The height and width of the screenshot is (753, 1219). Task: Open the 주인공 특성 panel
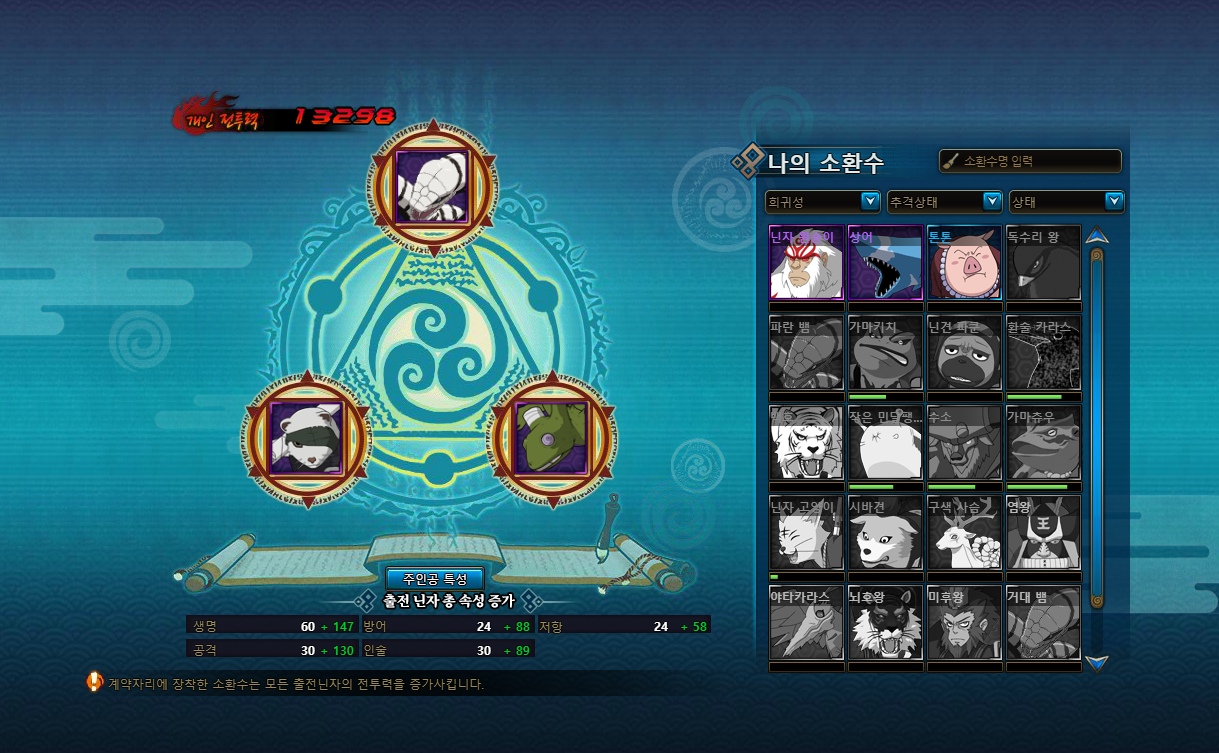pyautogui.click(x=435, y=579)
